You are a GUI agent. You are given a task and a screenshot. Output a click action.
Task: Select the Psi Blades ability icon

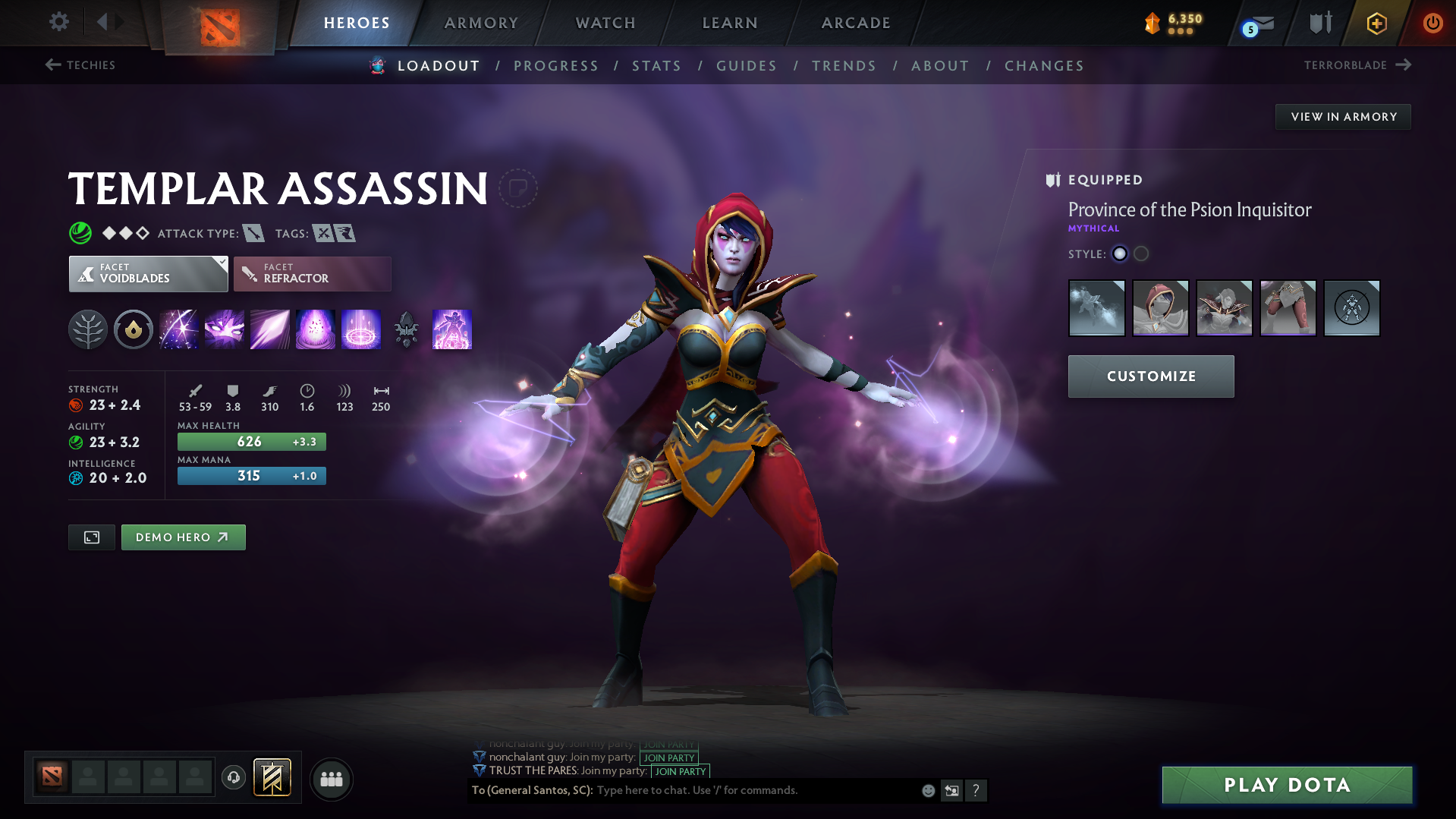click(x=270, y=329)
